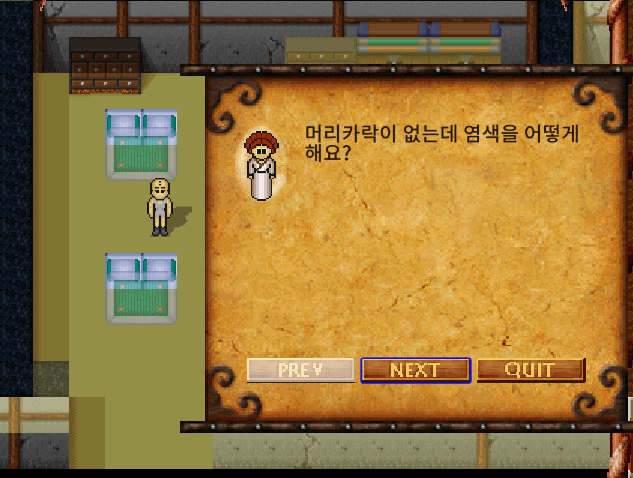
Task: Advance the dialogue with NEXT
Action: coord(415,370)
